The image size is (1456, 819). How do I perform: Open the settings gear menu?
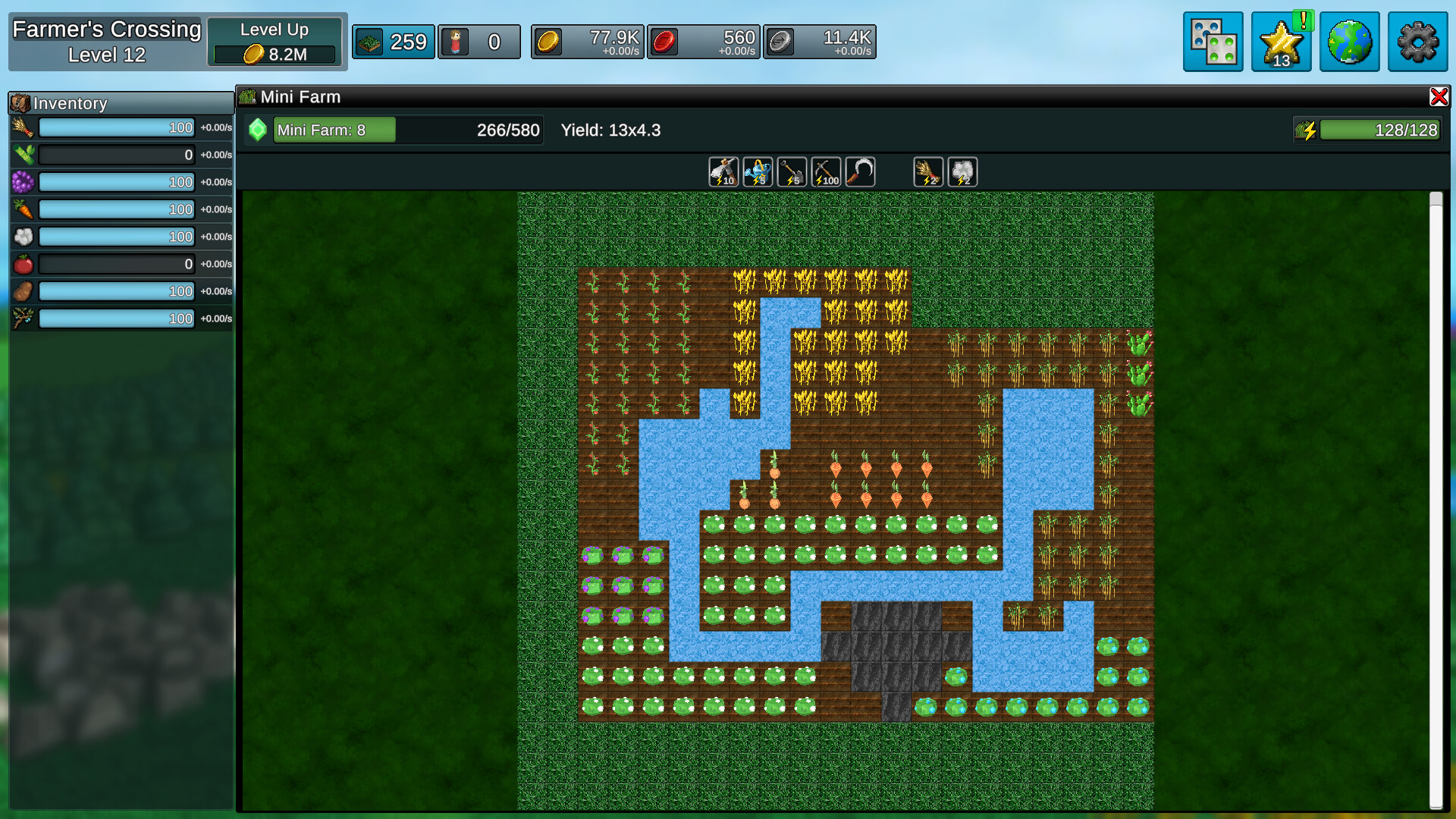pos(1417,42)
